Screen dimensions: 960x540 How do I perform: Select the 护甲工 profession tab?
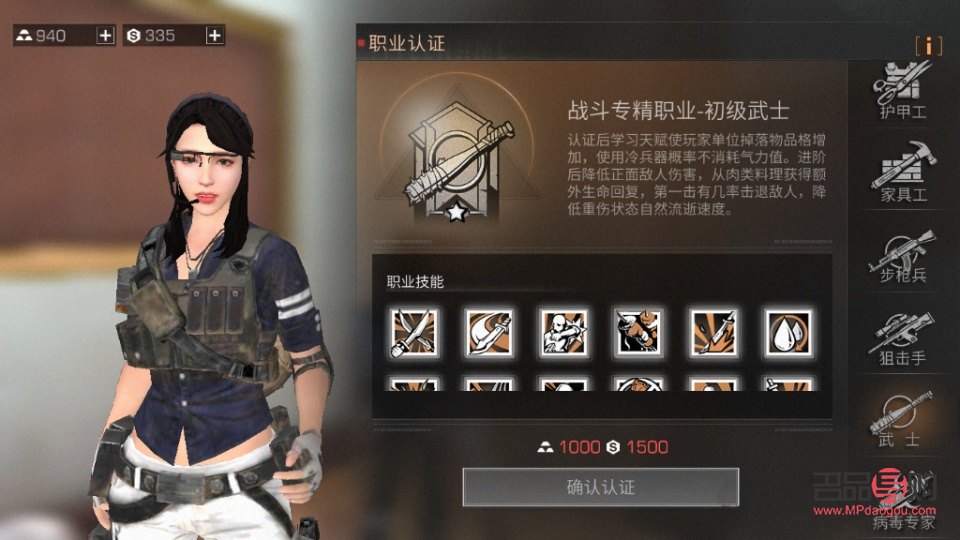[x=903, y=90]
